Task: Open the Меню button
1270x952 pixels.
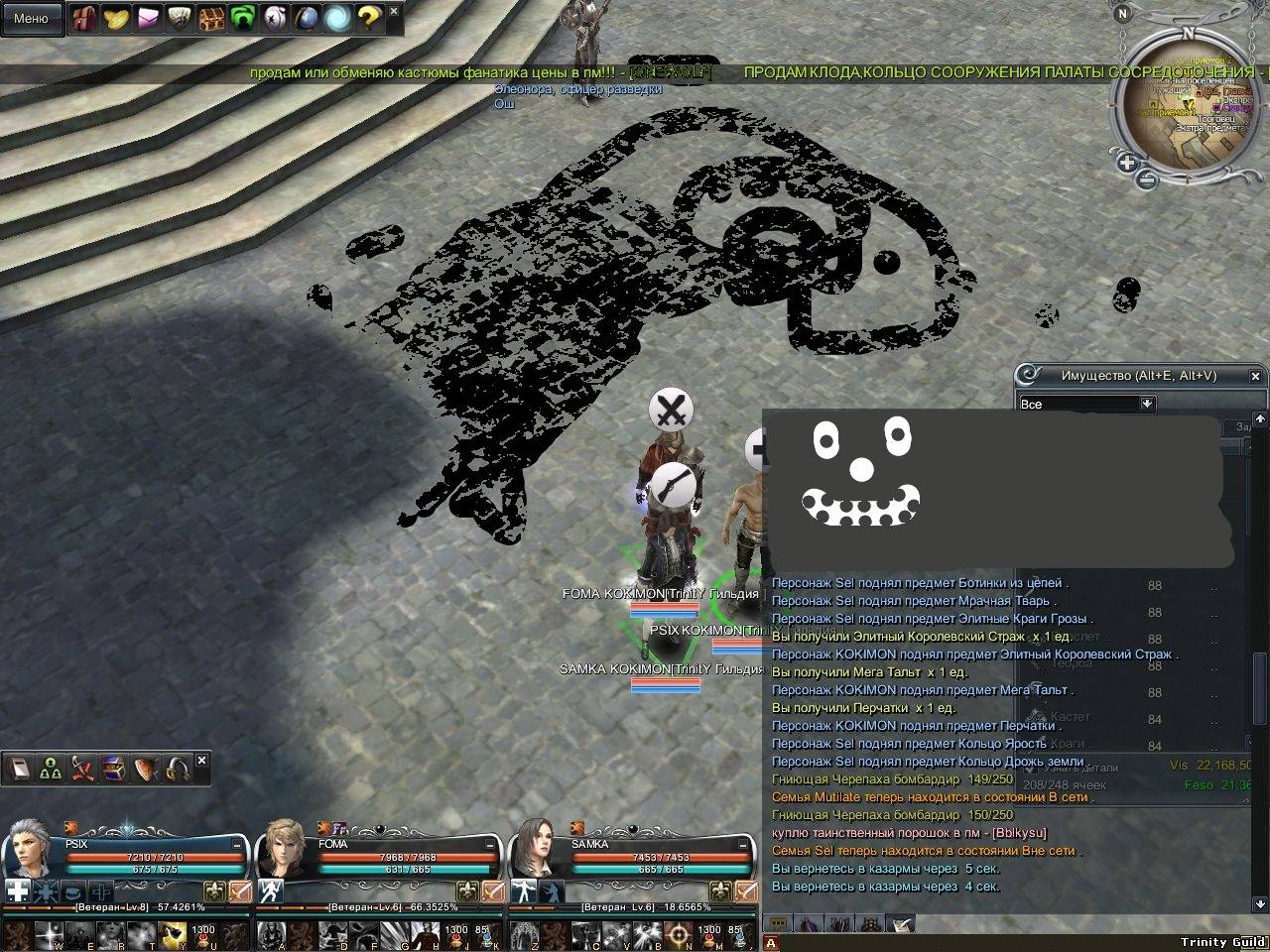Action: click(x=31, y=18)
